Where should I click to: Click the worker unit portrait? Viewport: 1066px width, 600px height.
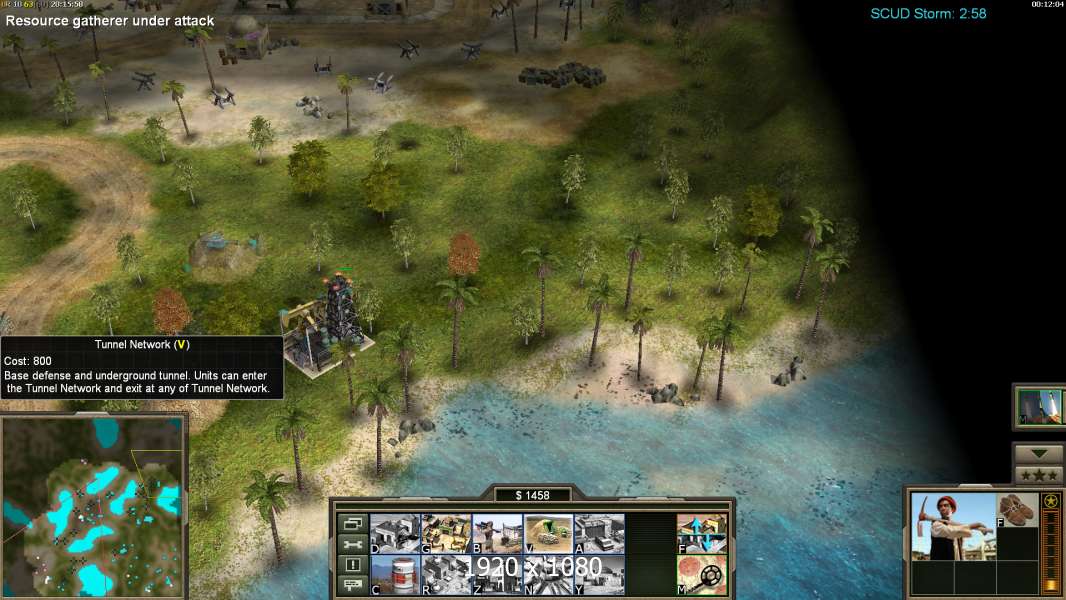953,526
